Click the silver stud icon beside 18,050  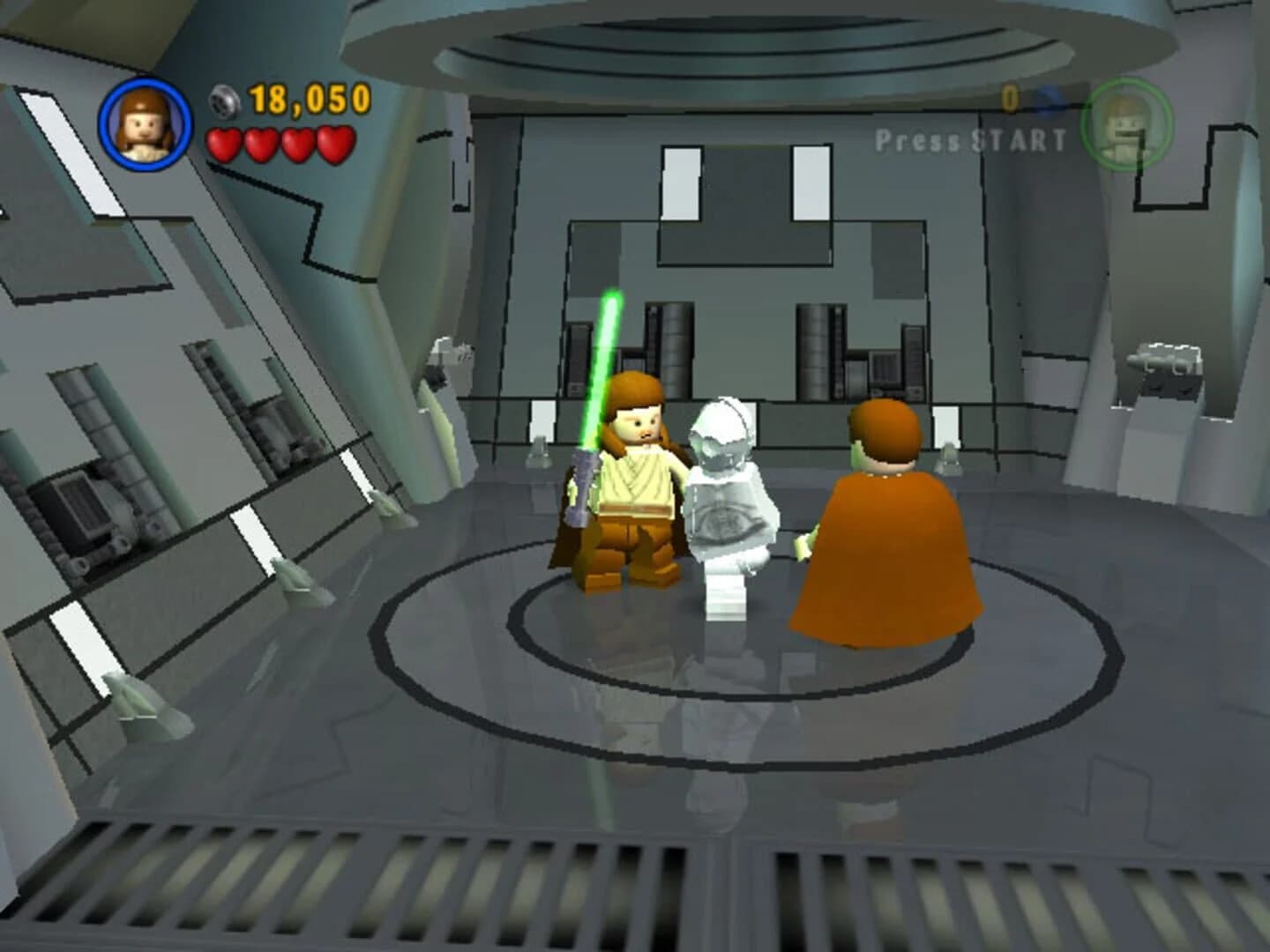click(x=223, y=100)
